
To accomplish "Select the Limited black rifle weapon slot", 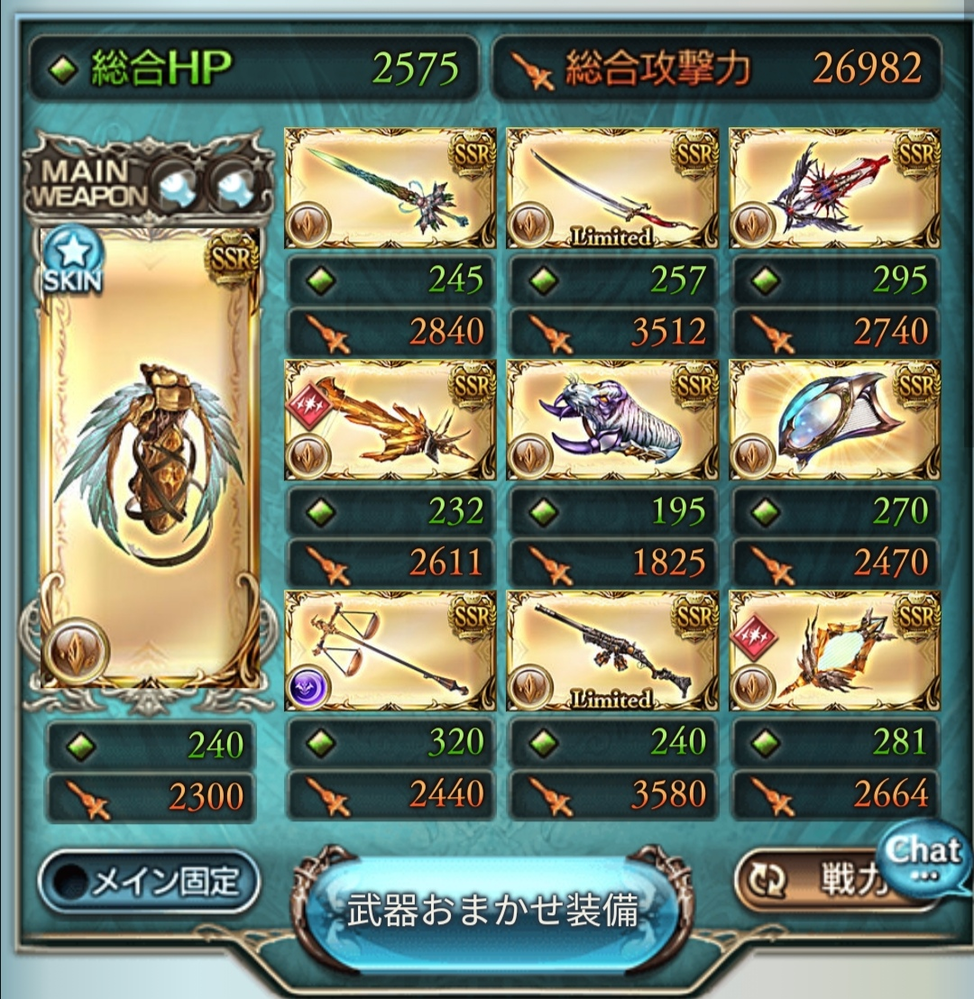I will coord(612,650).
